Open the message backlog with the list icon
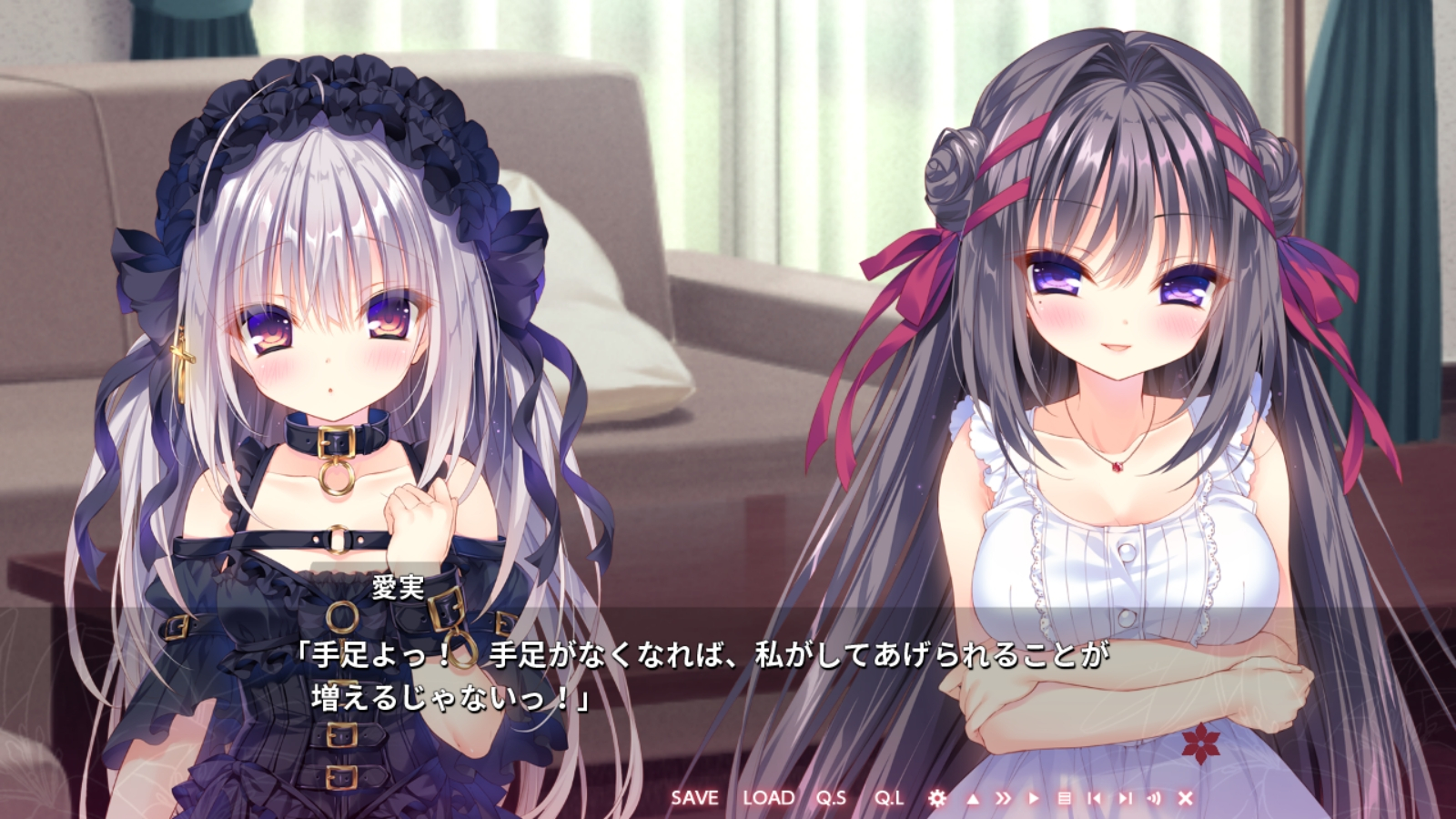1456x819 pixels. pyautogui.click(x=1067, y=797)
